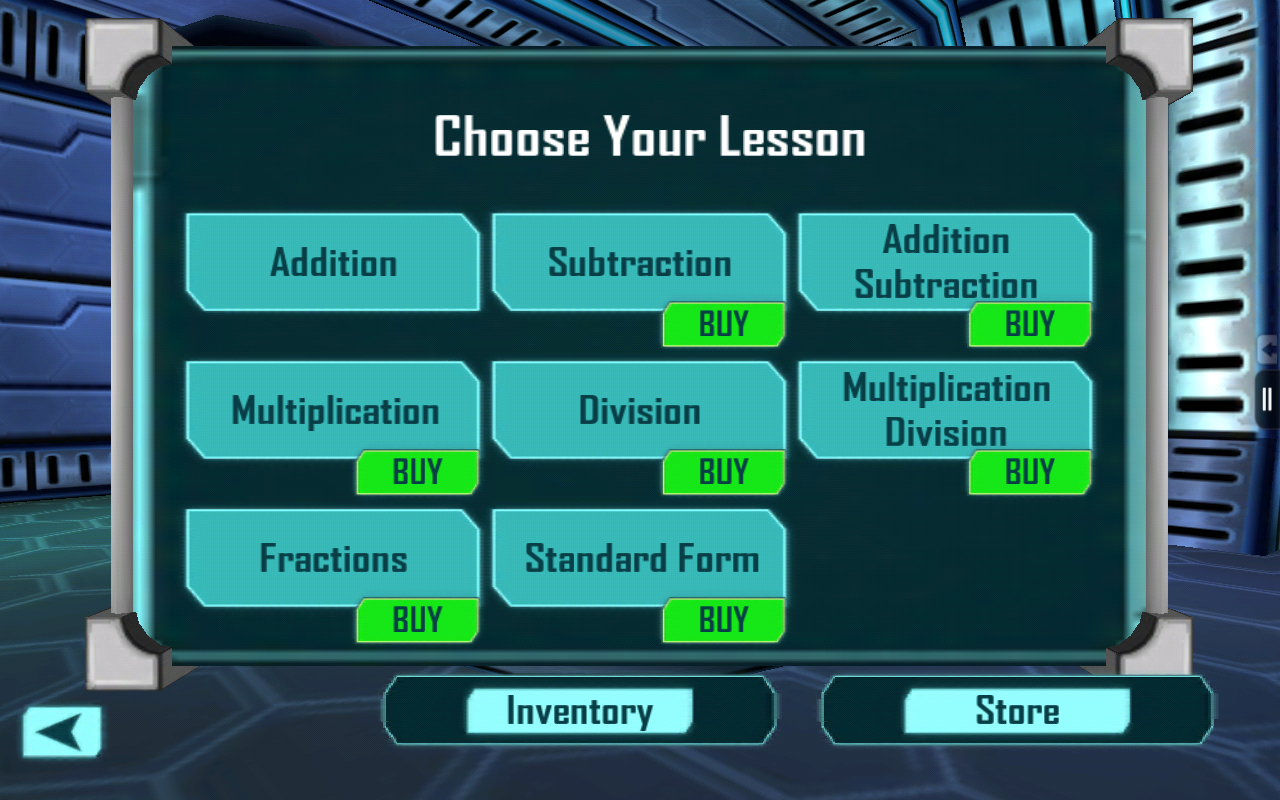Image resolution: width=1280 pixels, height=800 pixels.
Task: Choose the Addition lesson
Action: click(x=333, y=262)
